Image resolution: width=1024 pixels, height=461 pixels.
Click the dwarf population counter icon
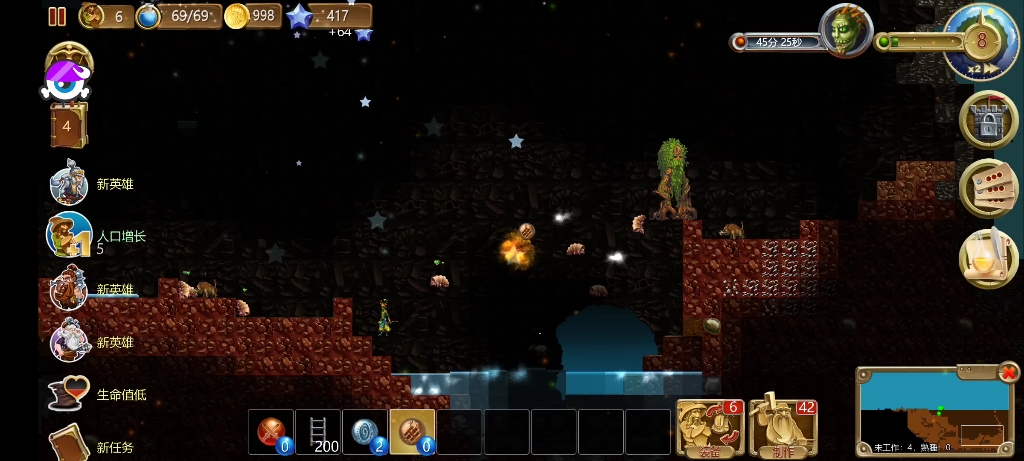92,15
